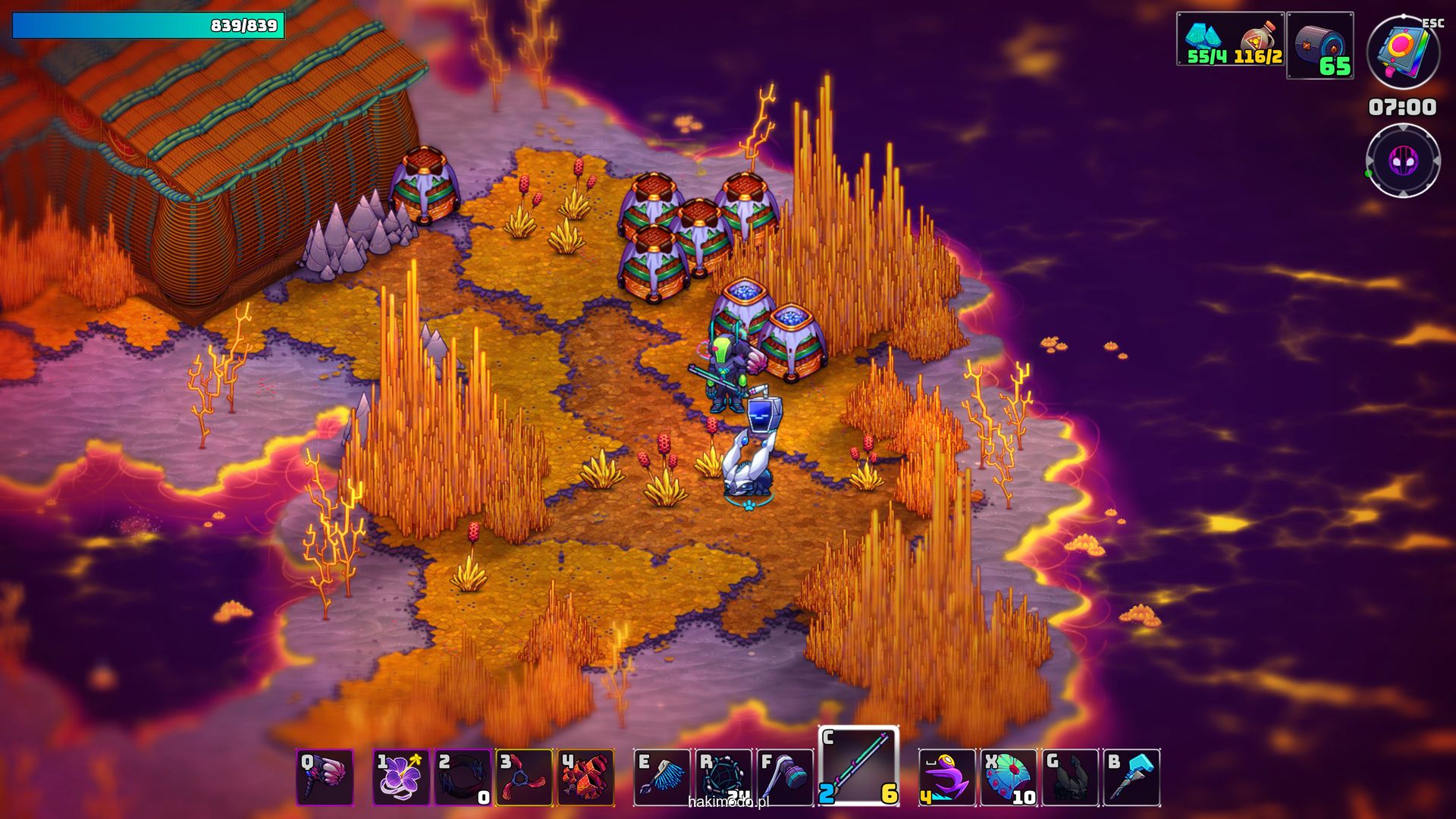Screen dimensions: 1456x819
Task: Activate the three-bladed boomerang in slot 3
Action: click(524, 777)
